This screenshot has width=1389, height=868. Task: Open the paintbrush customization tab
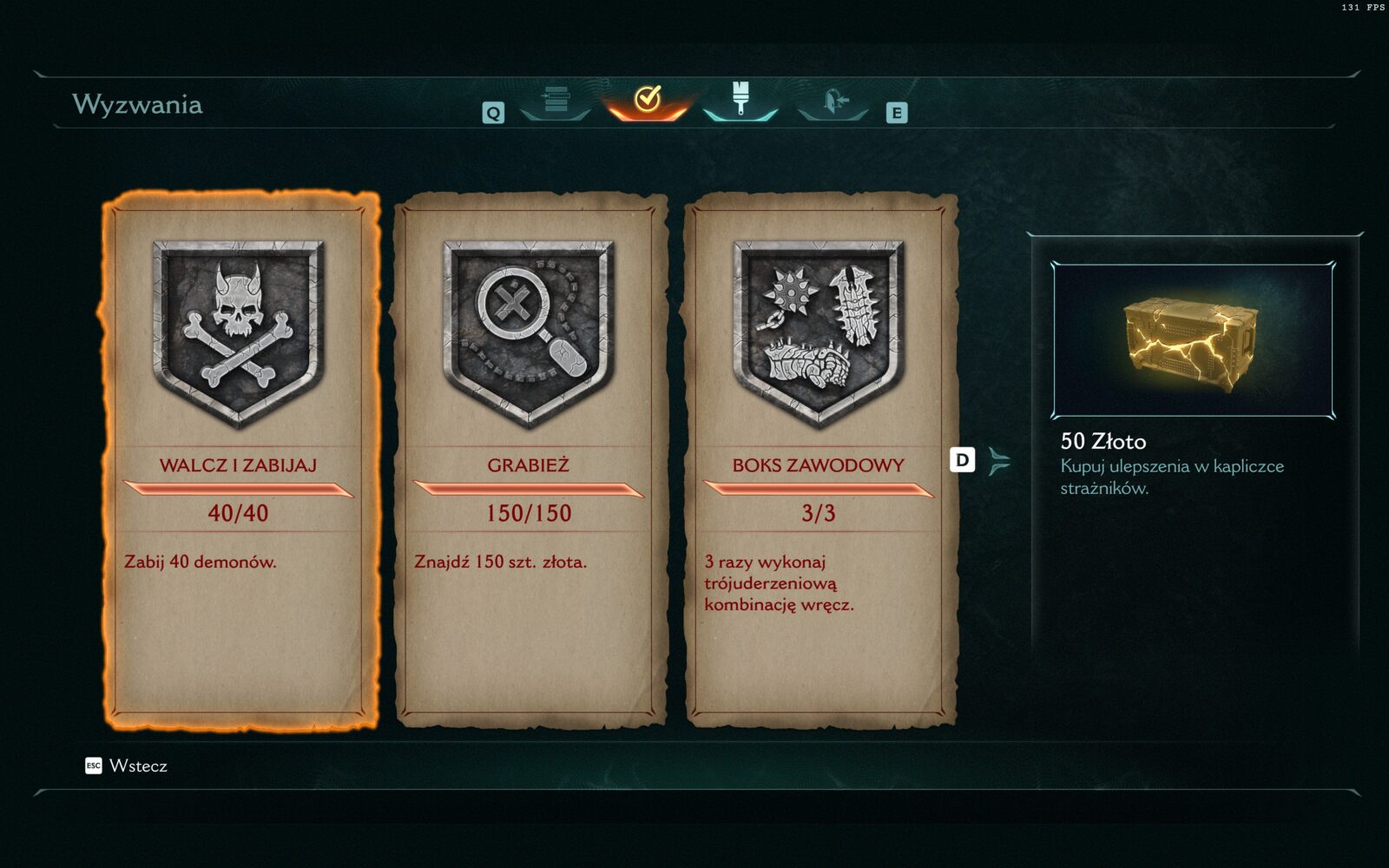(740, 100)
